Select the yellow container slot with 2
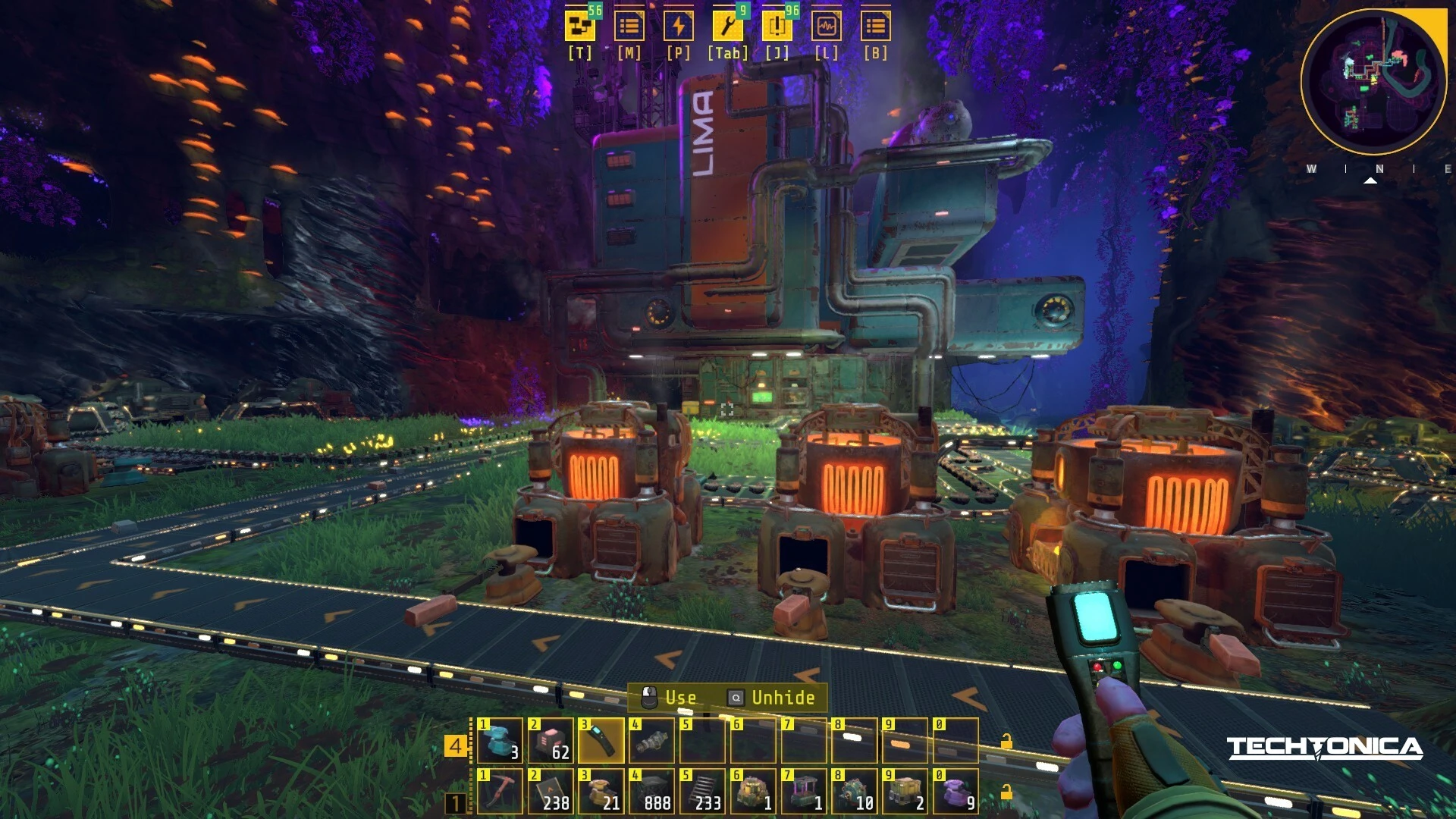 tap(905, 792)
